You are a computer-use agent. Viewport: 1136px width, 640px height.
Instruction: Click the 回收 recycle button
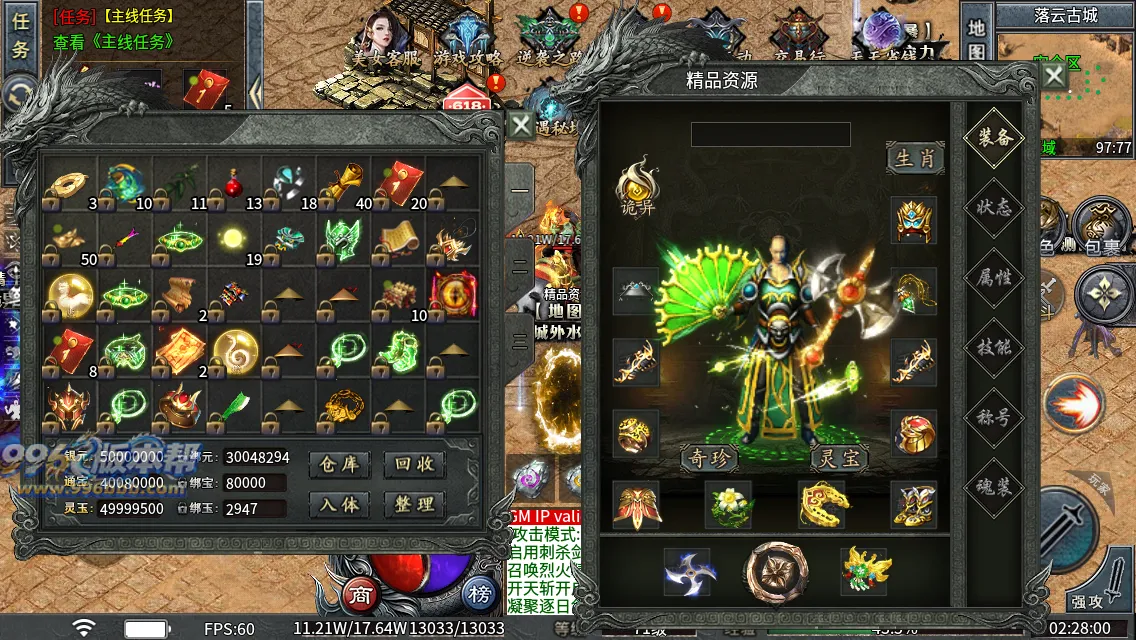tap(414, 465)
